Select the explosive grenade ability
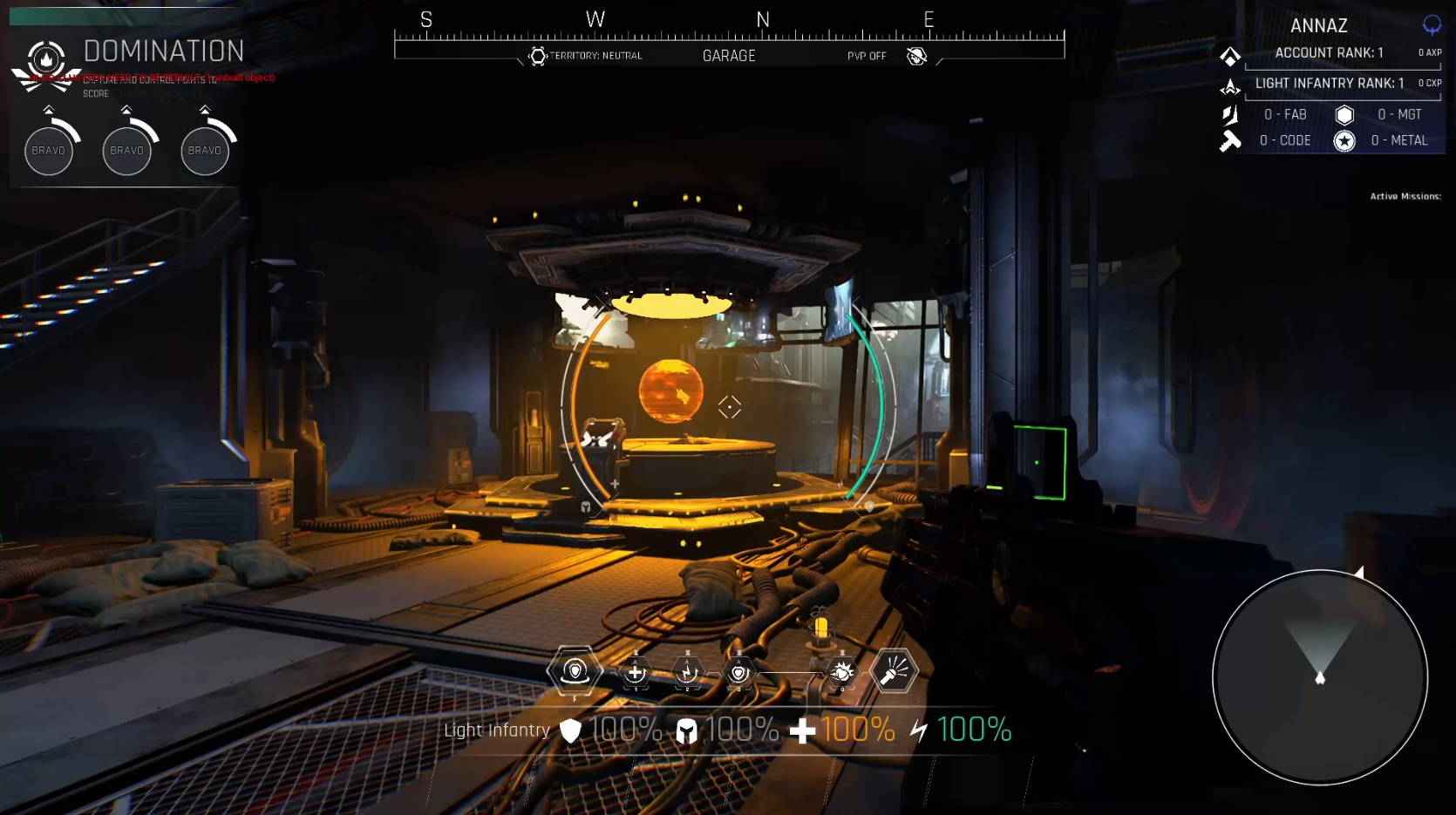 [841, 672]
